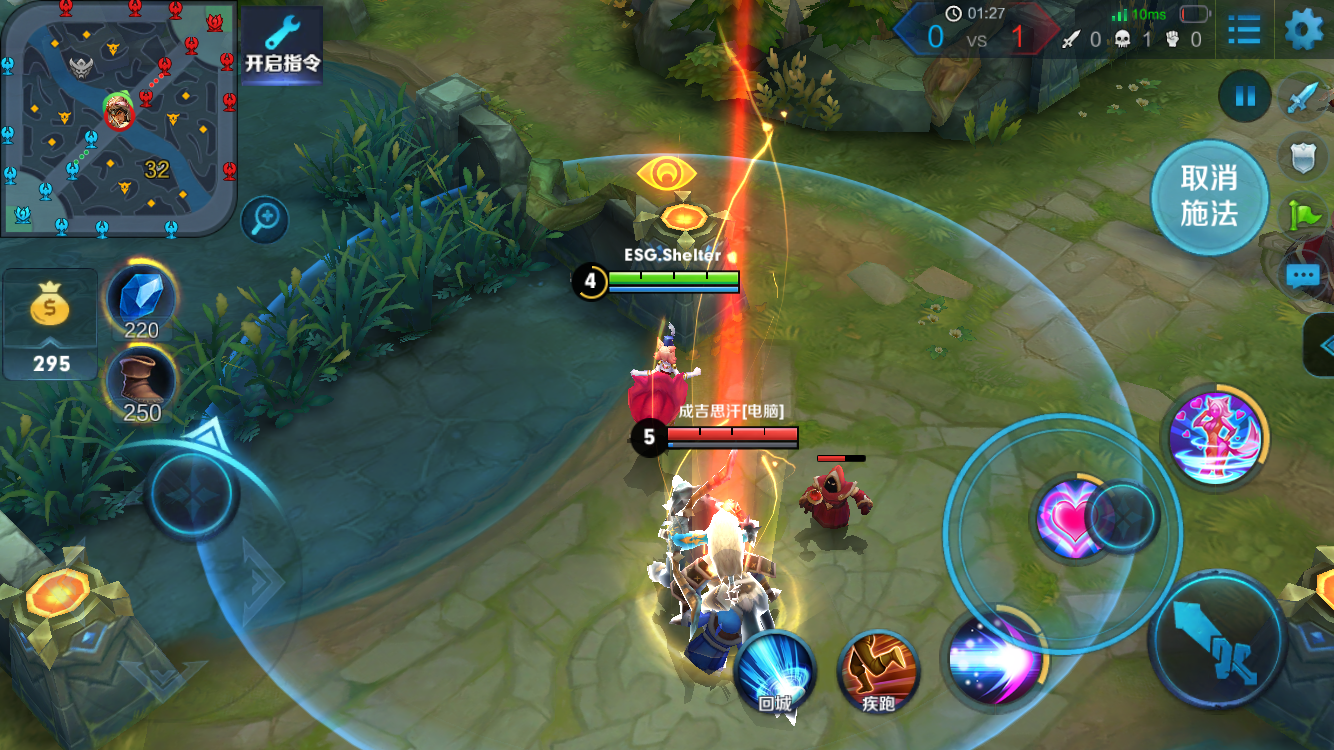The image size is (1334, 750).
Task: Open the settings gear
Action: 1303,29
